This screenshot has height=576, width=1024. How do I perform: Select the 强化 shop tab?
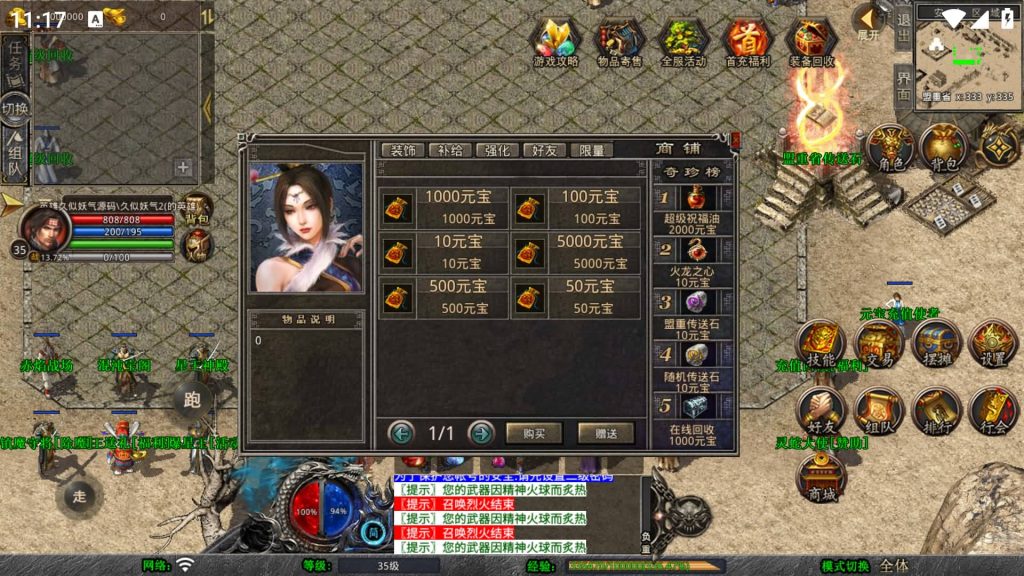(498, 150)
